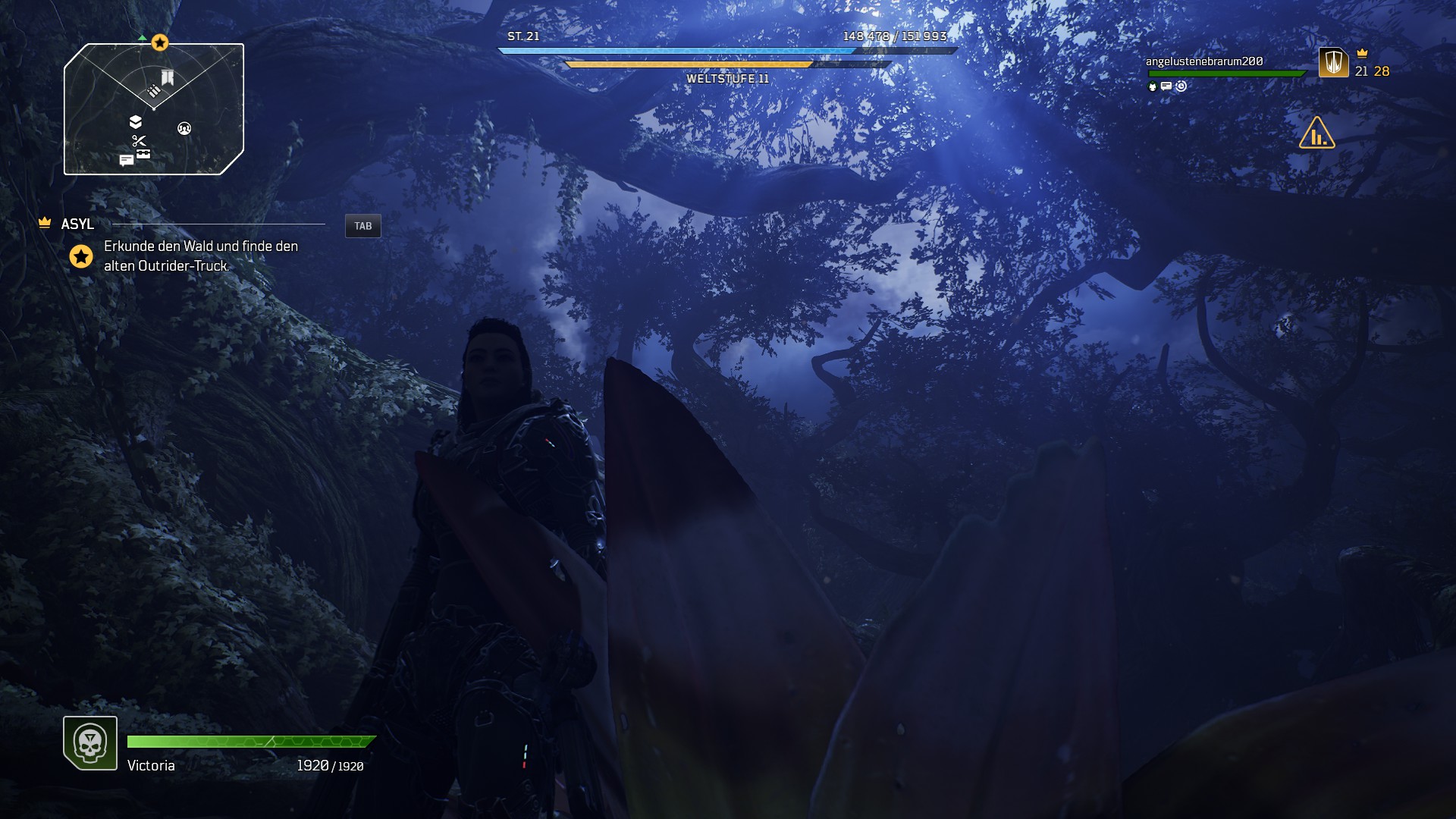
Task: Click the chat bubble icon under the teammate name
Action: point(1166,86)
